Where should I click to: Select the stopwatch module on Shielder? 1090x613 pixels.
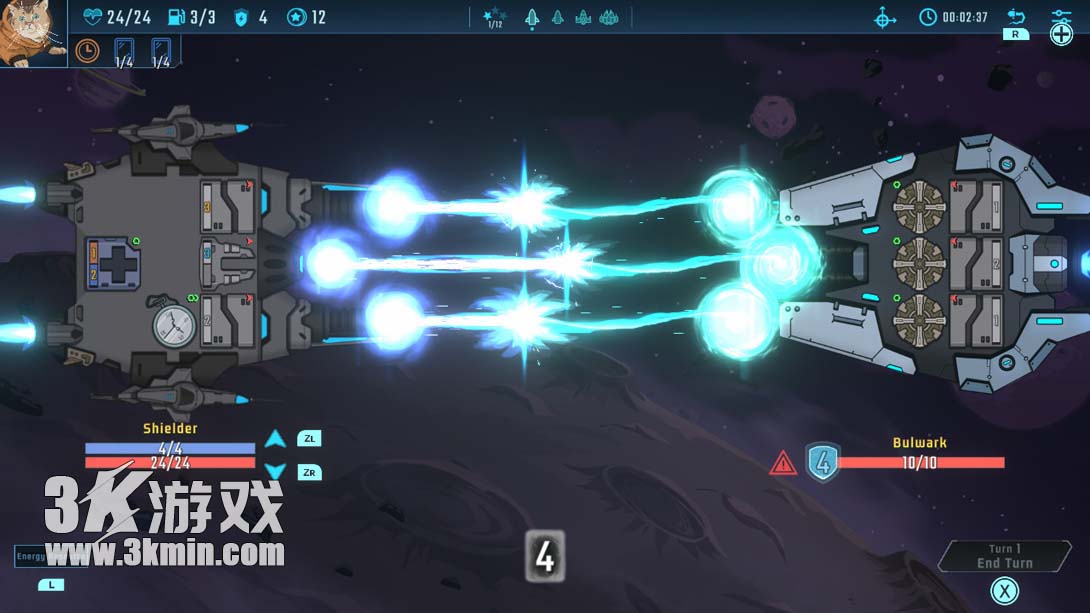(x=174, y=325)
